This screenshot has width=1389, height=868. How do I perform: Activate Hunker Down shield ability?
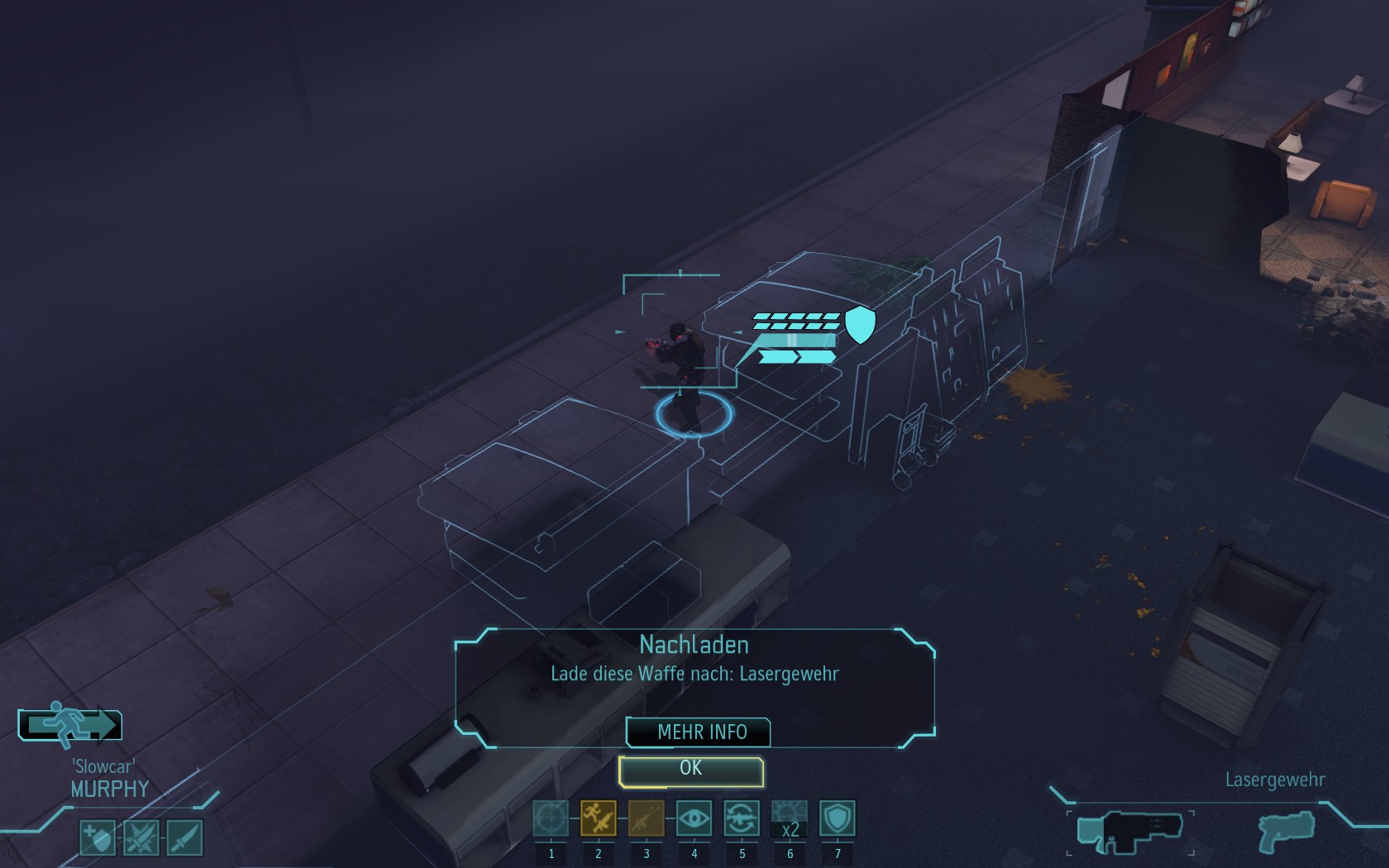pos(837,818)
